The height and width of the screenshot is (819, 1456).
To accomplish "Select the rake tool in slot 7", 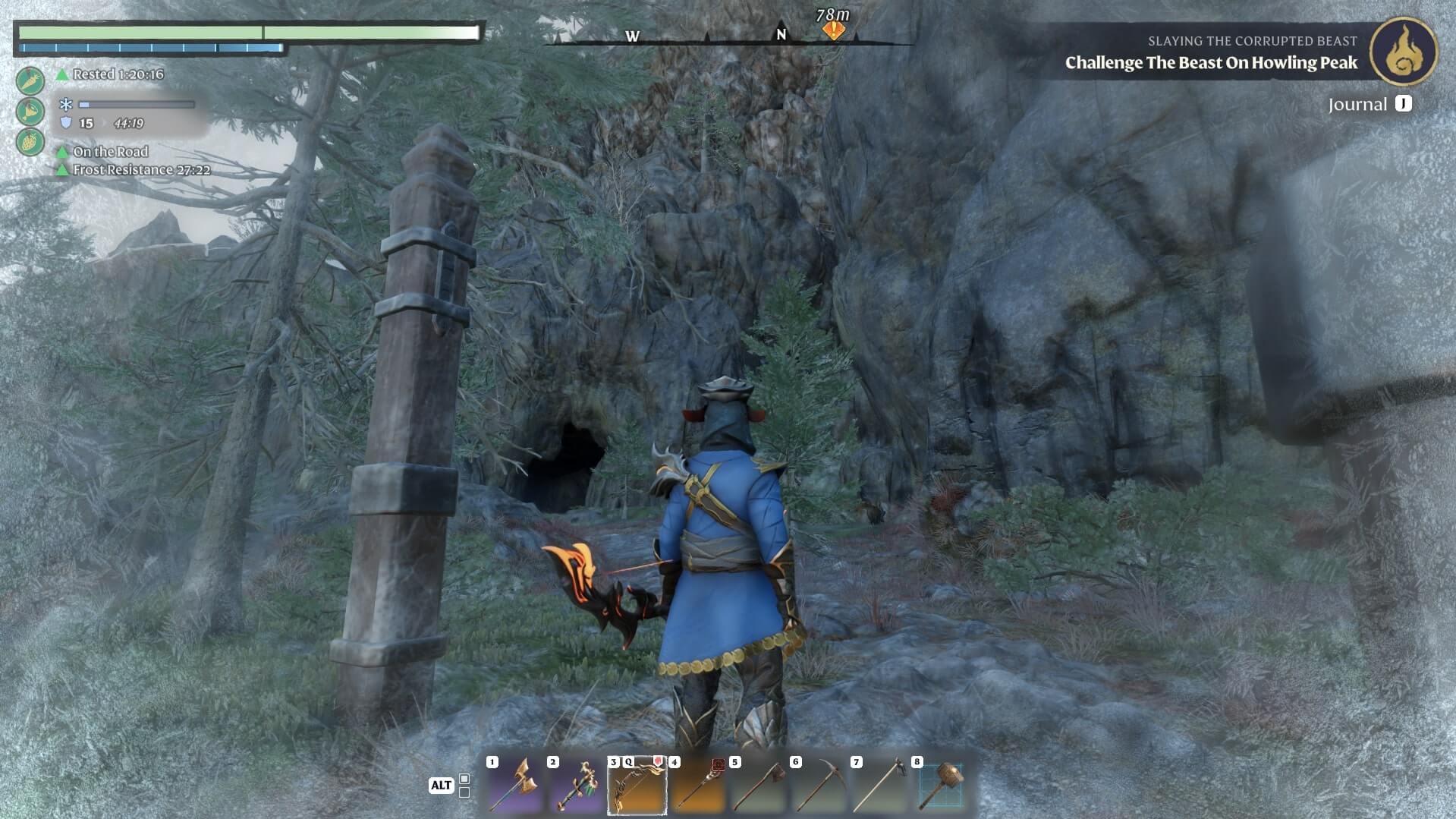I will tap(879, 786).
